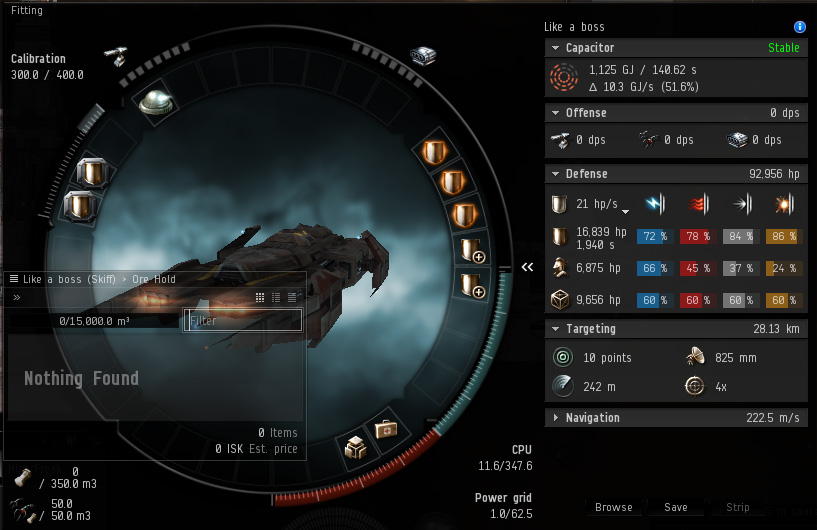Collapse the Targeting stats section

[x=555, y=329]
